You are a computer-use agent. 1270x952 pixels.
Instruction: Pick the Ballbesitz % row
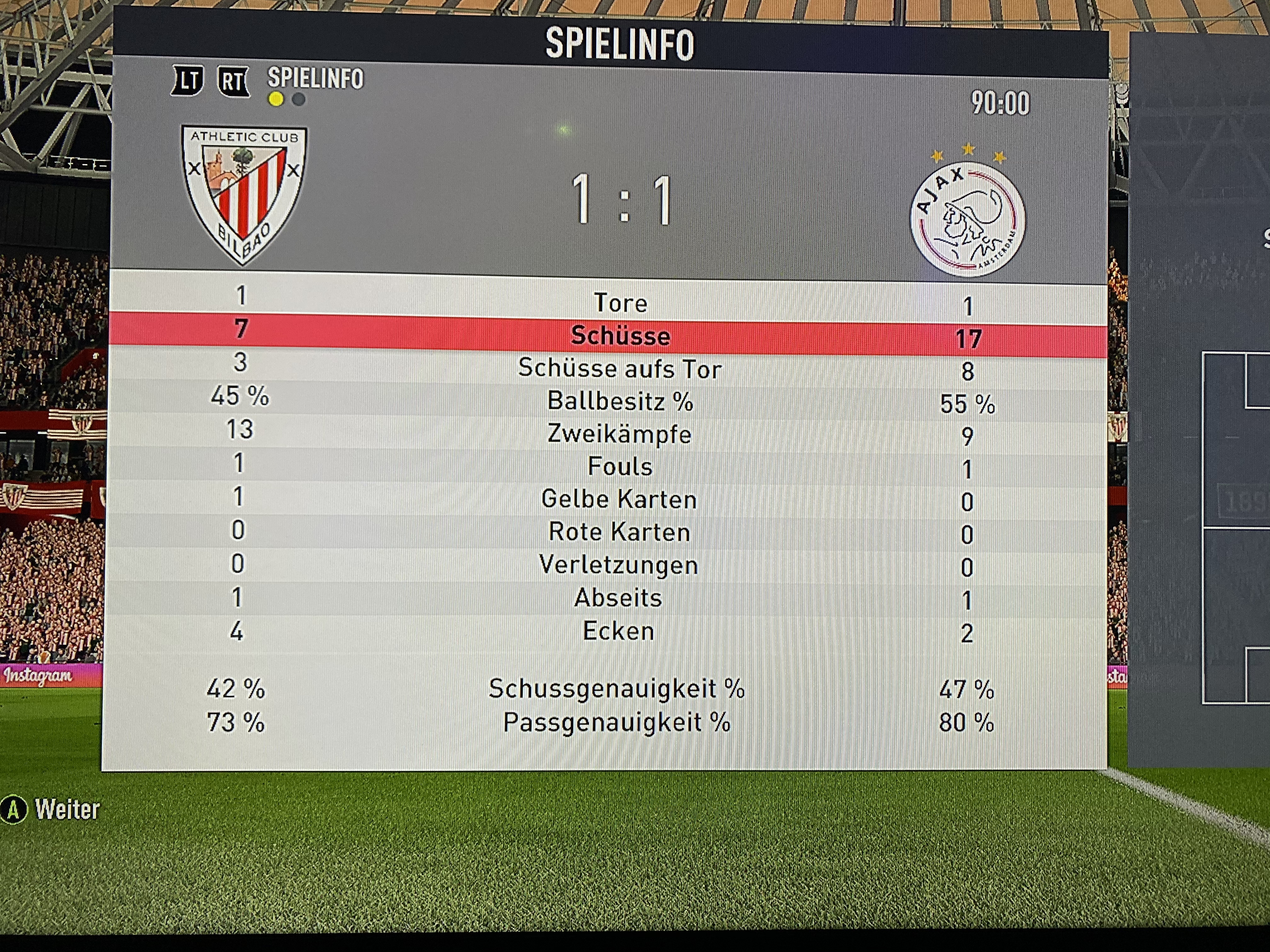point(620,401)
